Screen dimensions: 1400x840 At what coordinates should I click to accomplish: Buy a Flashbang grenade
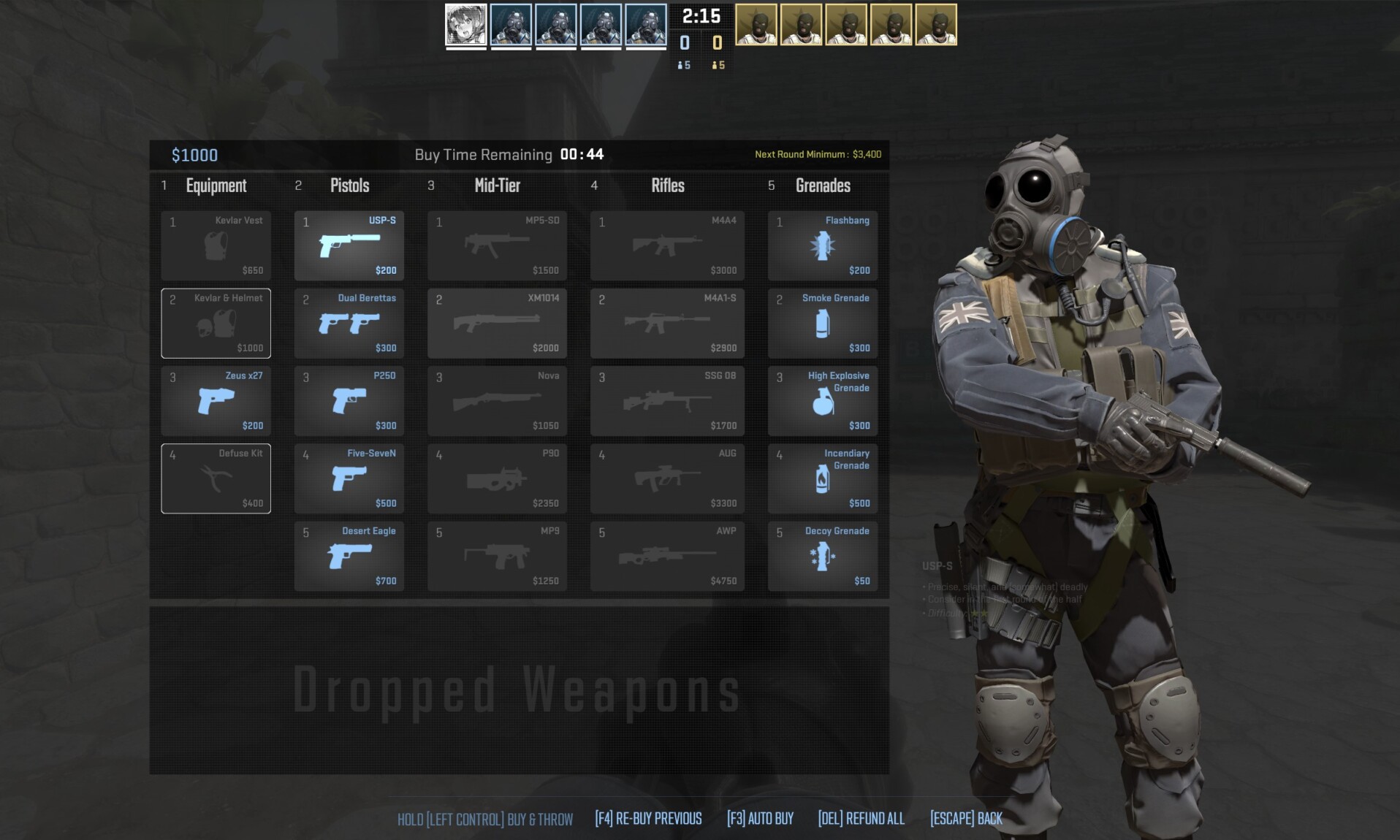pyautogui.click(x=823, y=246)
